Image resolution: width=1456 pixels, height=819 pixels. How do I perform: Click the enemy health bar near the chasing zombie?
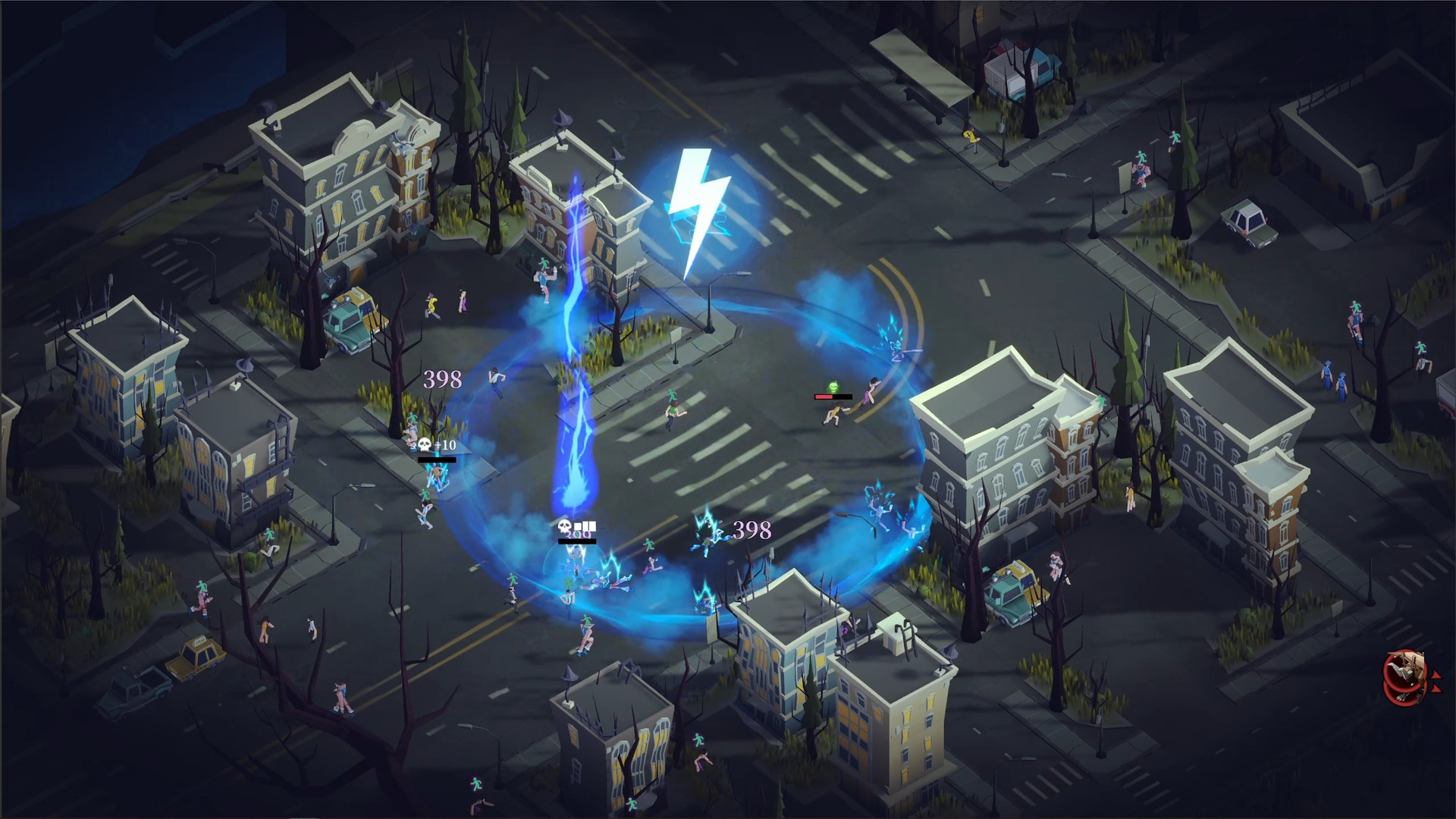833,397
